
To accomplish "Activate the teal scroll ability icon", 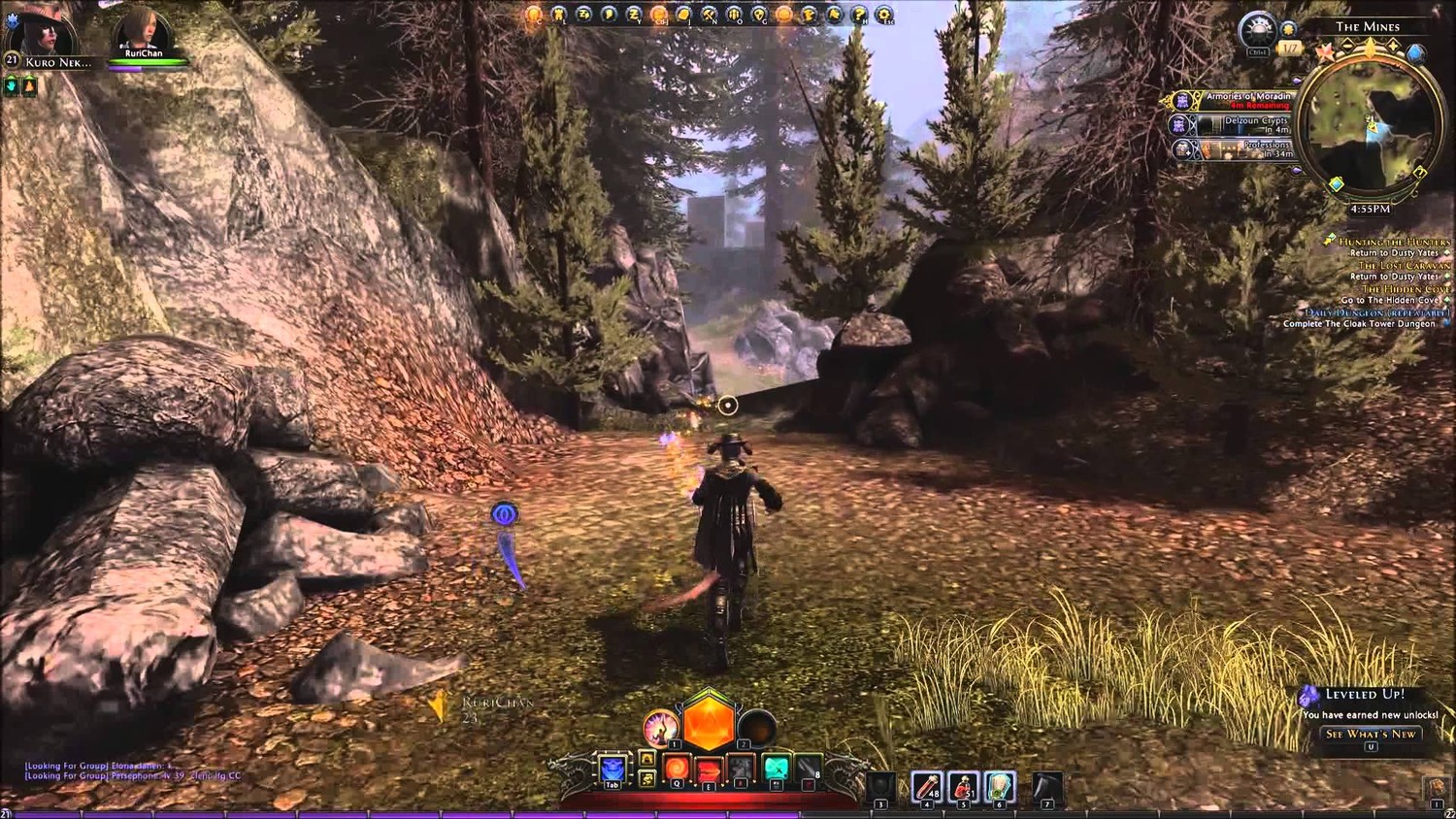I will tap(776, 770).
